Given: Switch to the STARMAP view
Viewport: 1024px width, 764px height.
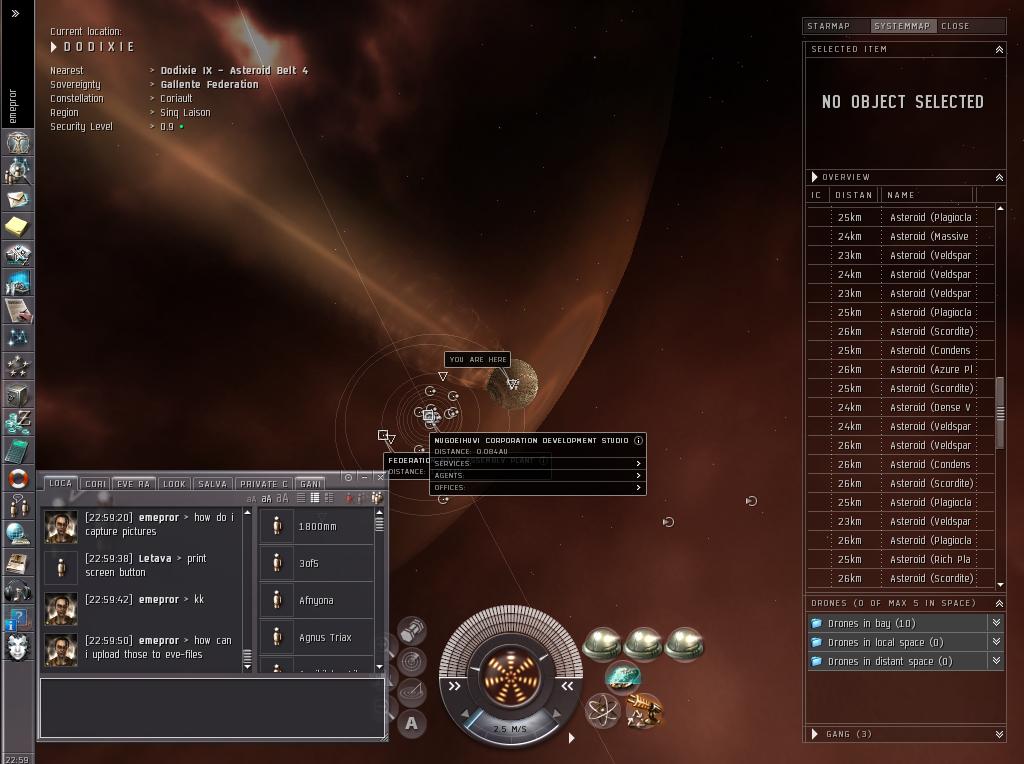Looking at the screenshot, I should (828, 26).
